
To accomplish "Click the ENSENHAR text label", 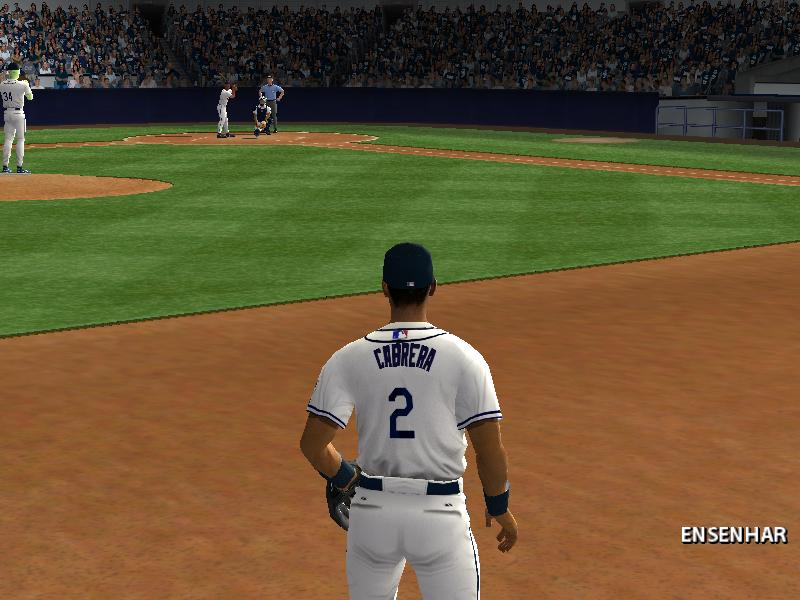I will [x=733, y=535].
